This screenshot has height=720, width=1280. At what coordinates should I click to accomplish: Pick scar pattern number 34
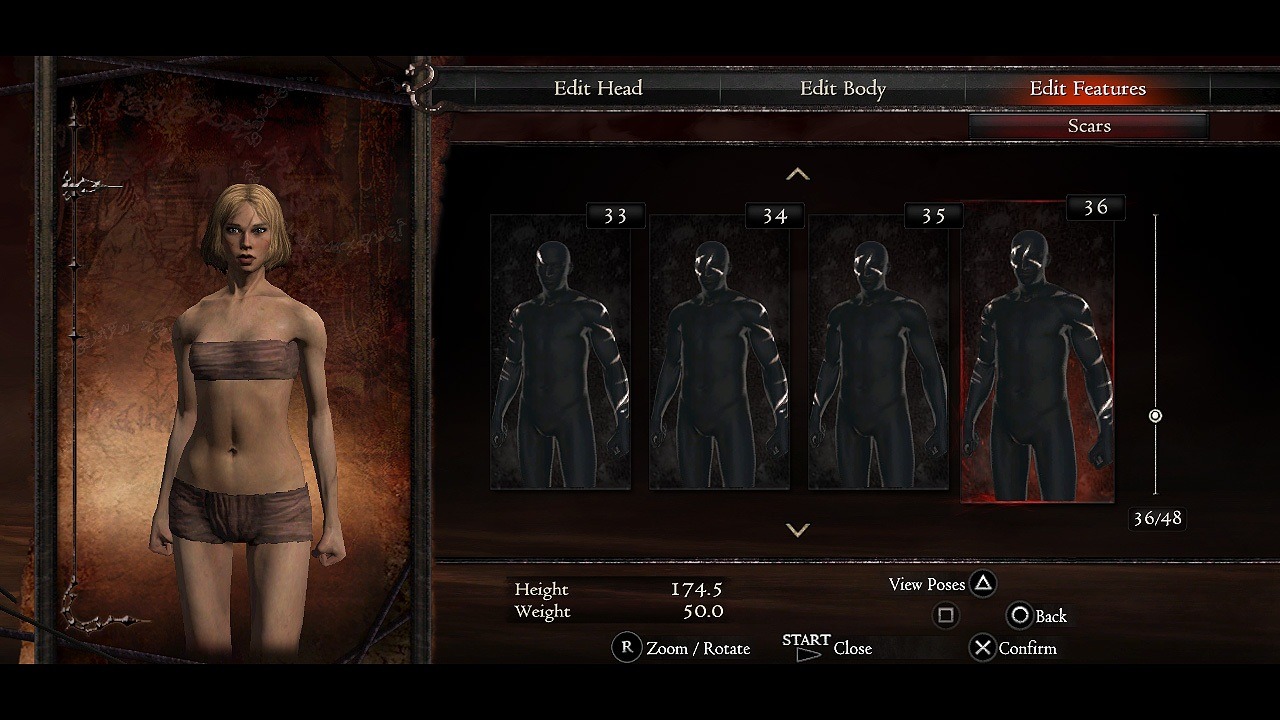pos(719,352)
